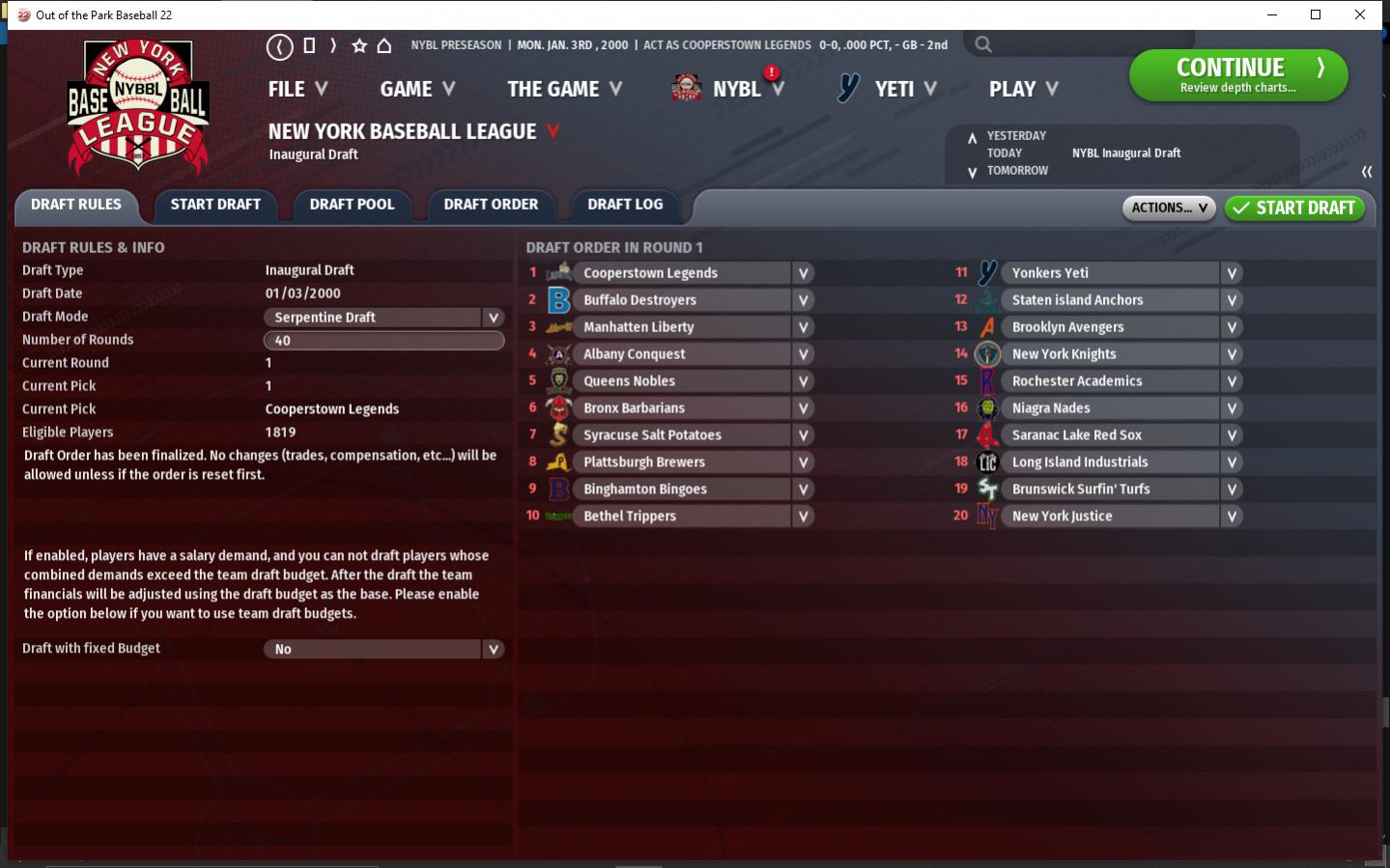Toggle the Draft with fixed Budget dropdown

(493, 650)
